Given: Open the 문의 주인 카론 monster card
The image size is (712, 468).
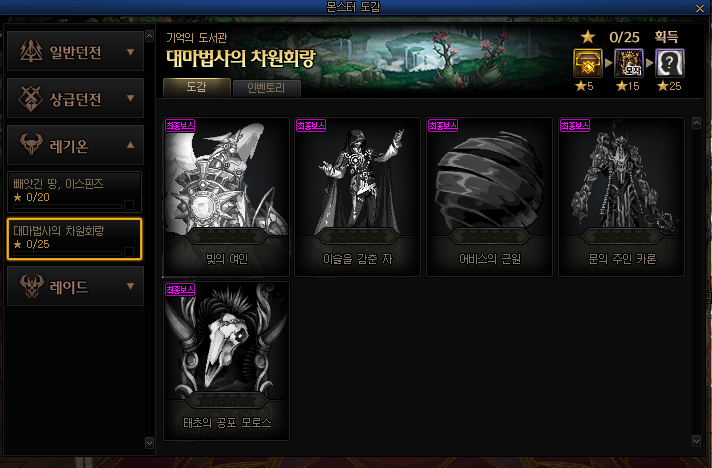Looking at the screenshot, I should coord(621,196).
